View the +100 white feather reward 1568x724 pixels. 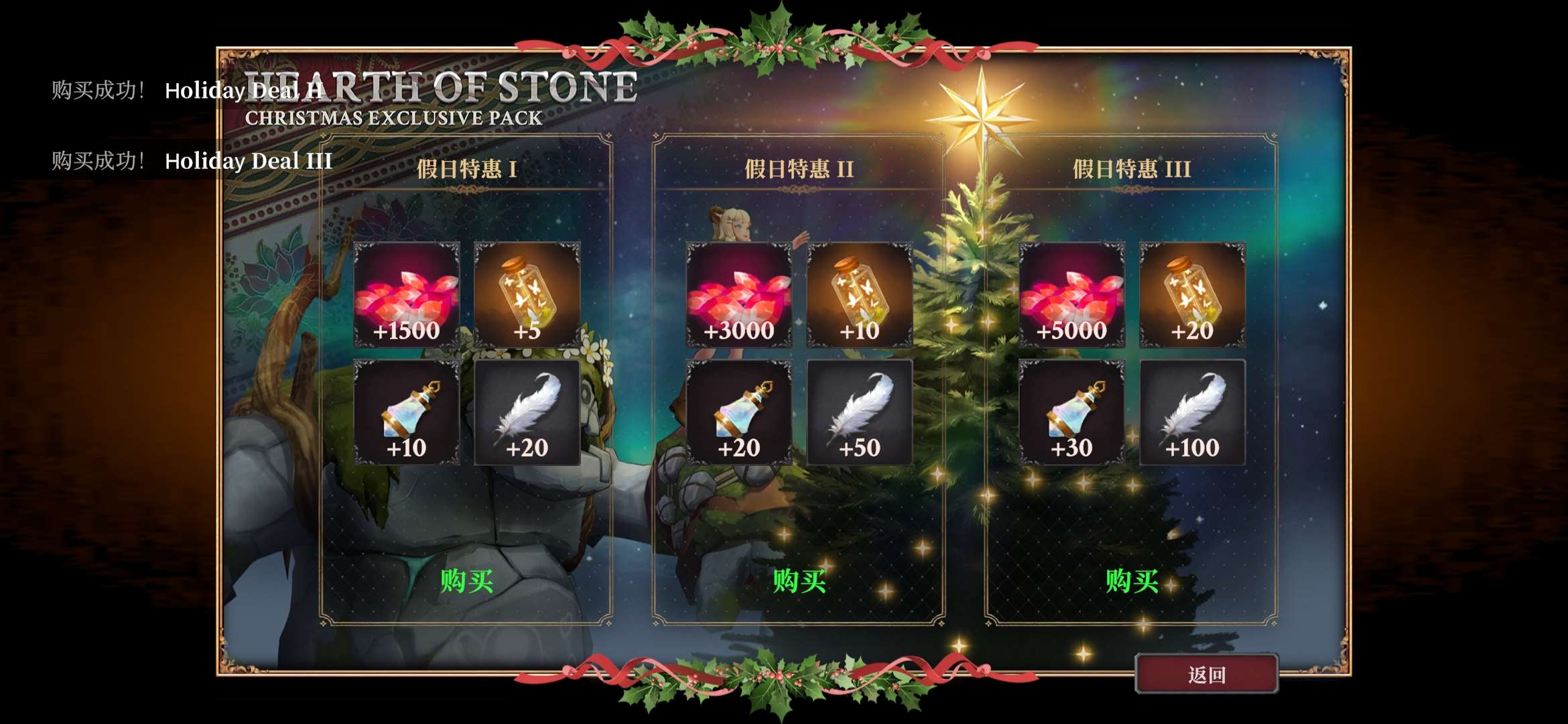[1193, 412]
